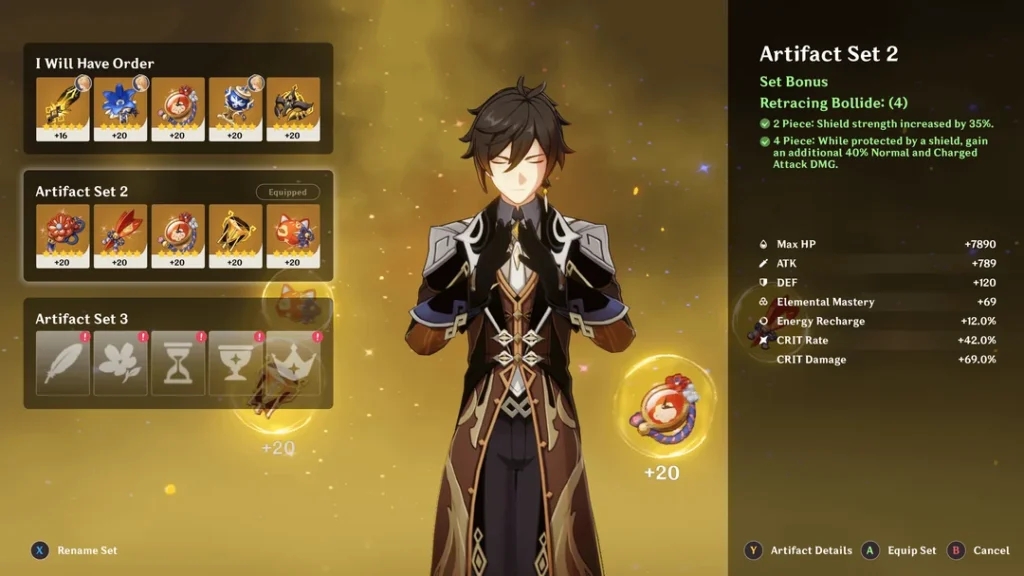The width and height of the screenshot is (1024, 576).
Task: Select the empty crown slot in Set 3
Action: tap(293, 363)
